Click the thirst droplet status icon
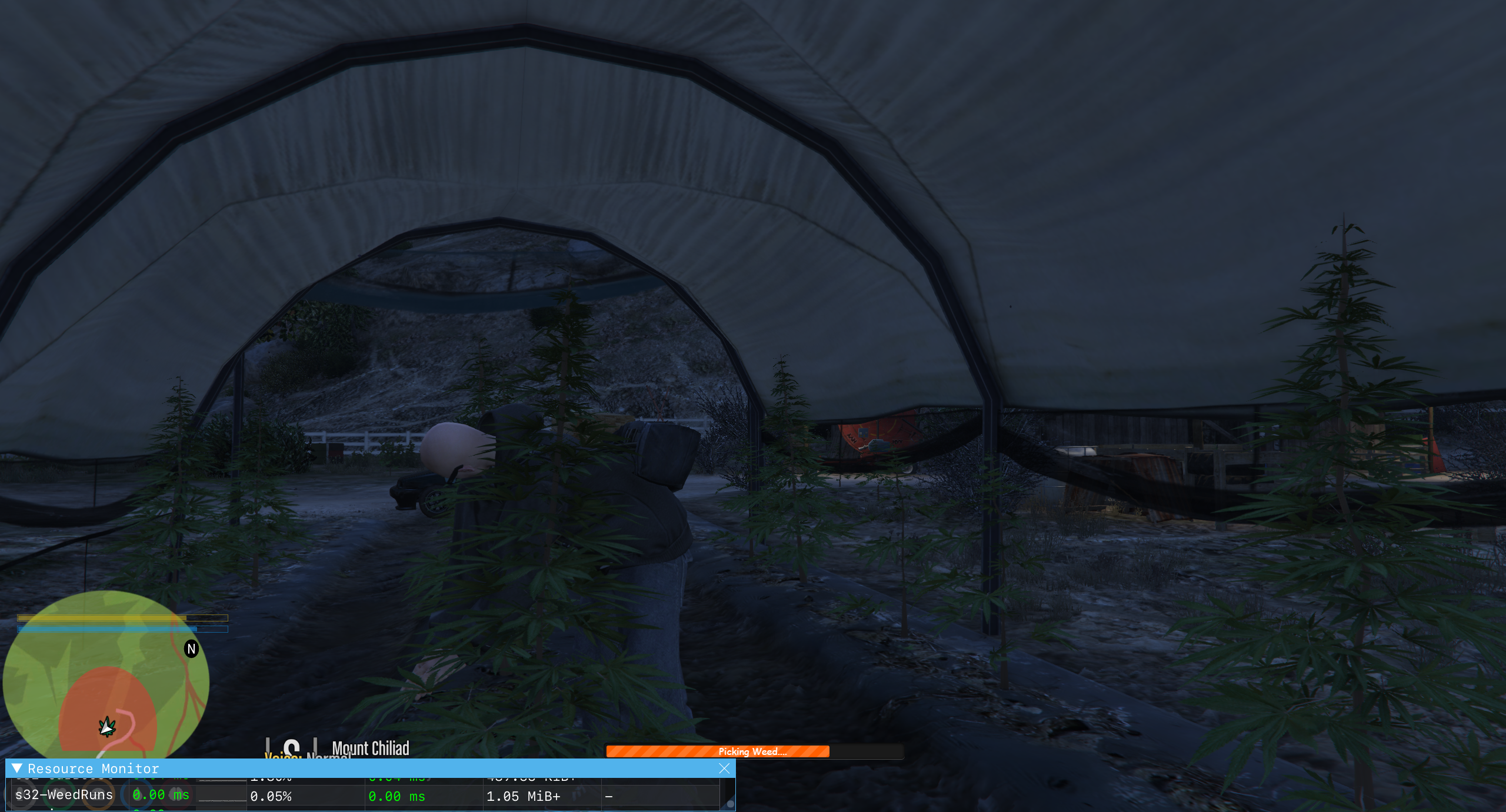 tap(138, 796)
